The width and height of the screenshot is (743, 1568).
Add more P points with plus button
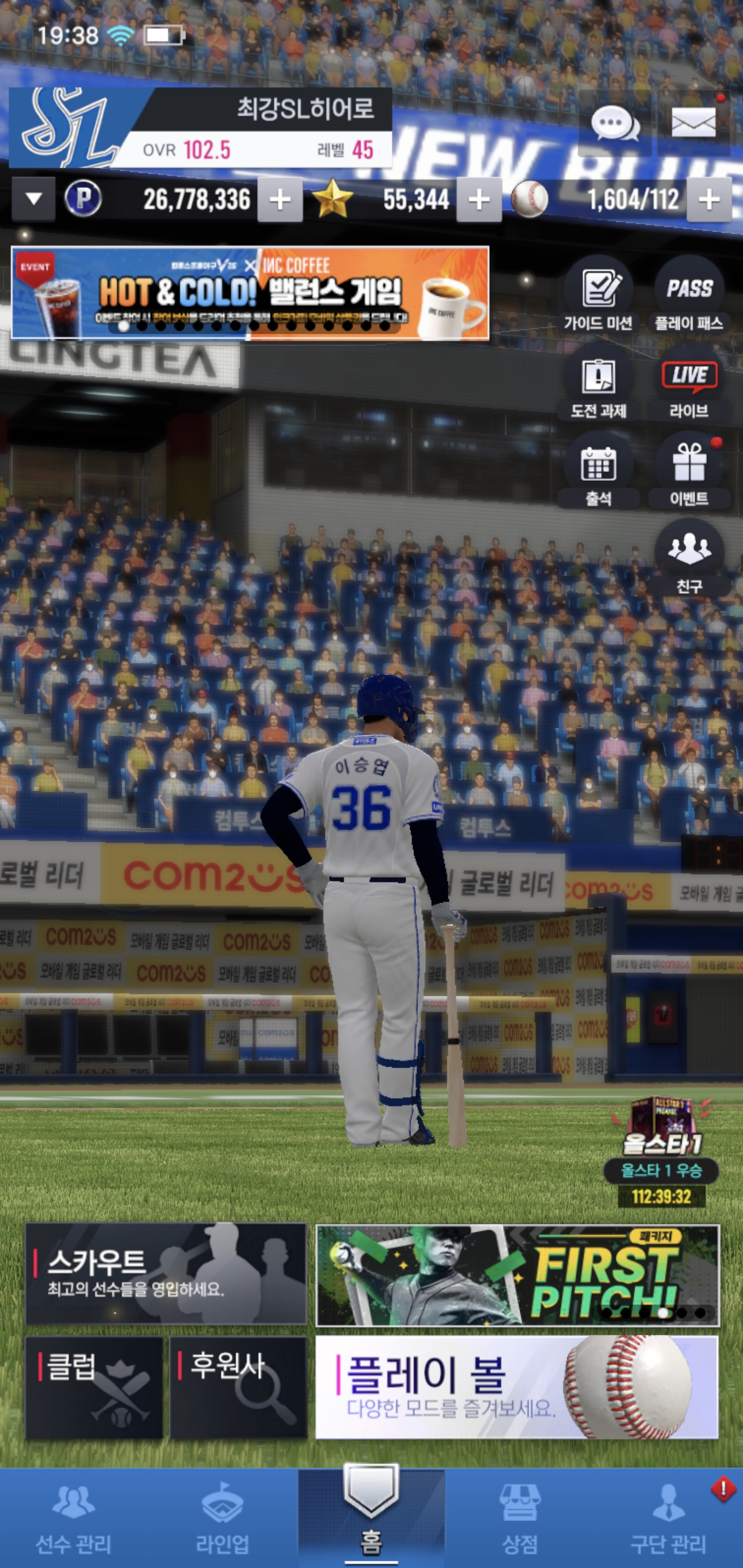click(280, 200)
